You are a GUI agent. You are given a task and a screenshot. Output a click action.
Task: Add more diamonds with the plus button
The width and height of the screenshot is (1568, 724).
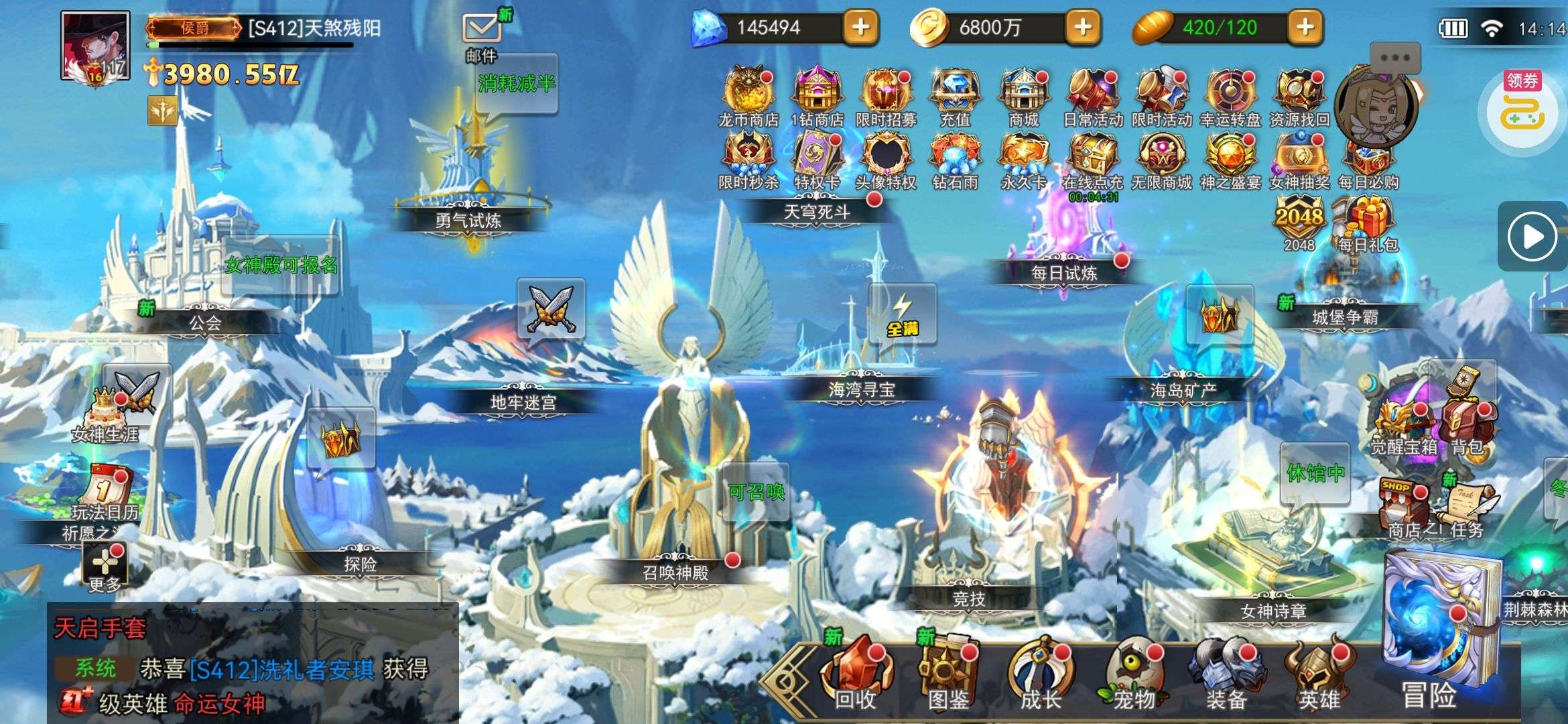860,27
